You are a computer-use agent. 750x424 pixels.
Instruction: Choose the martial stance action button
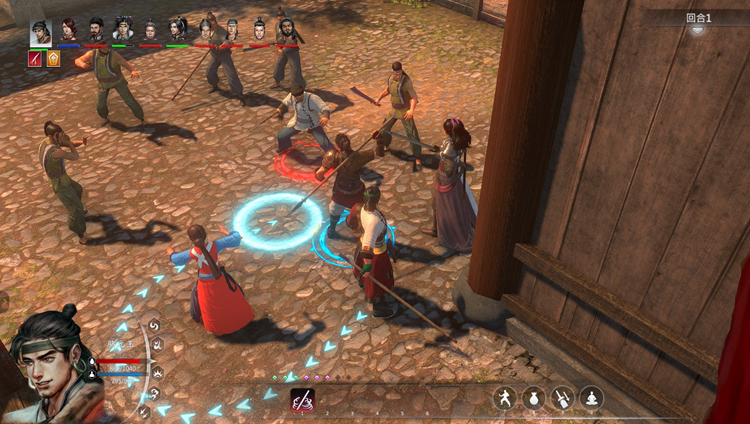(x=505, y=398)
